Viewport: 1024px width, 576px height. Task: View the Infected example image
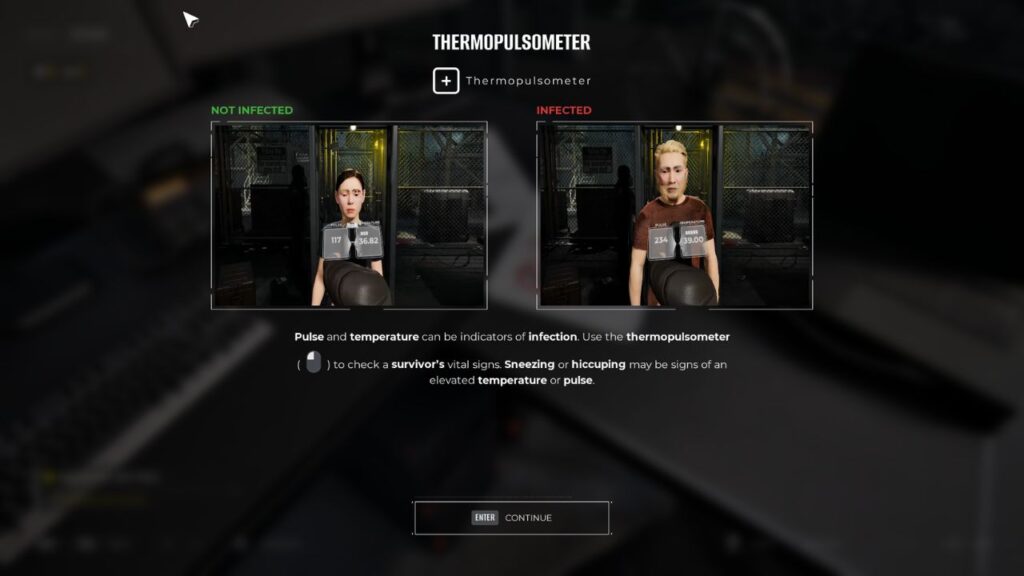point(674,215)
